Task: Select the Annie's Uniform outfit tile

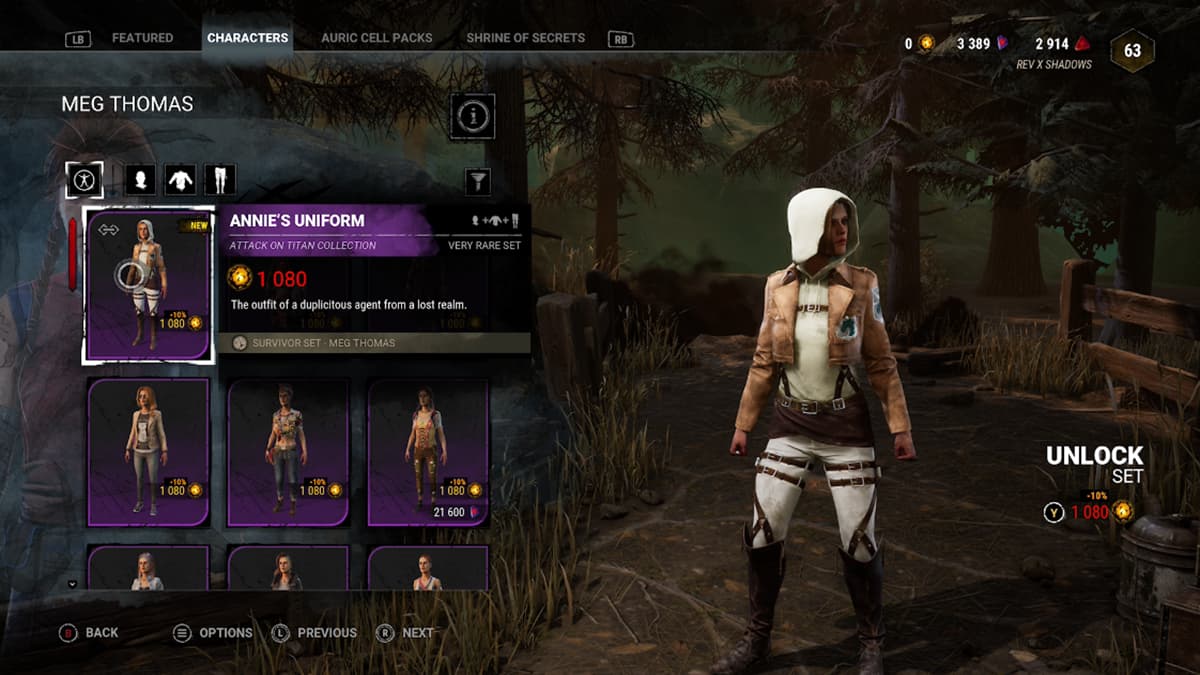Action: tap(148, 286)
